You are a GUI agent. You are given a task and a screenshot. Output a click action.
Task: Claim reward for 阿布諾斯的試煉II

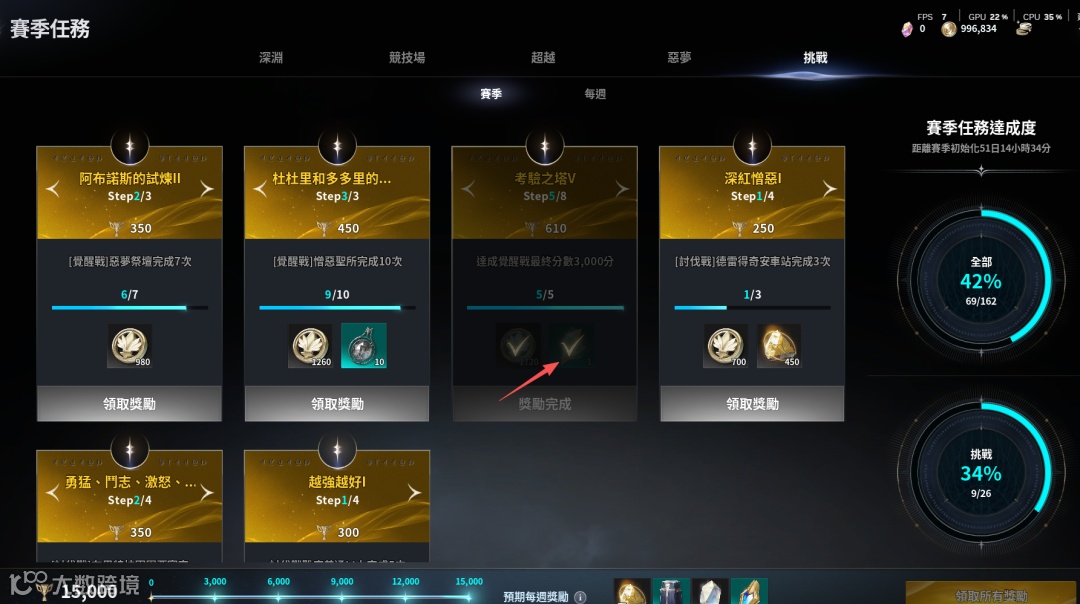[x=129, y=404]
